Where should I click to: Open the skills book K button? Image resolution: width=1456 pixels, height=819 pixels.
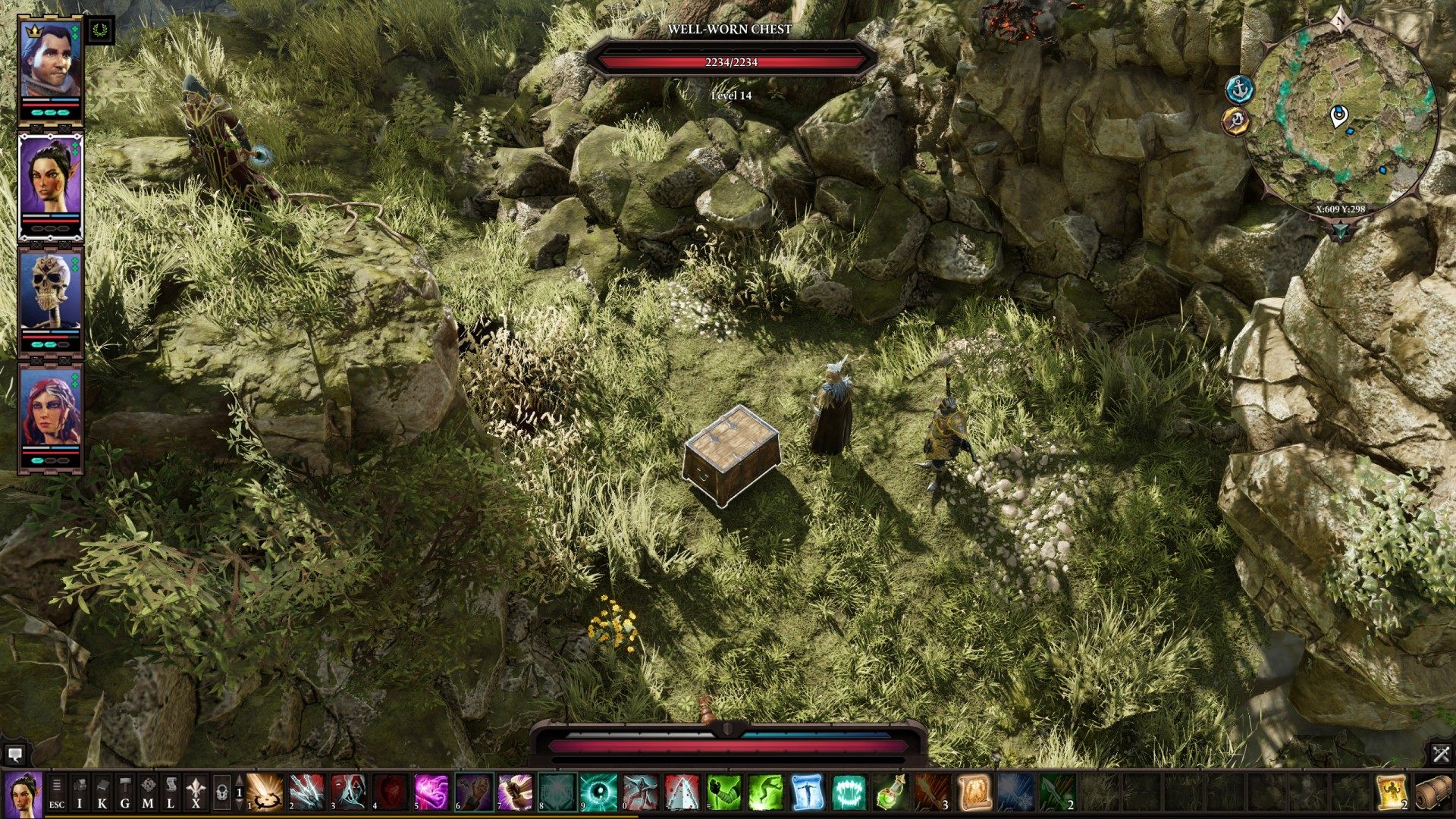click(102, 794)
